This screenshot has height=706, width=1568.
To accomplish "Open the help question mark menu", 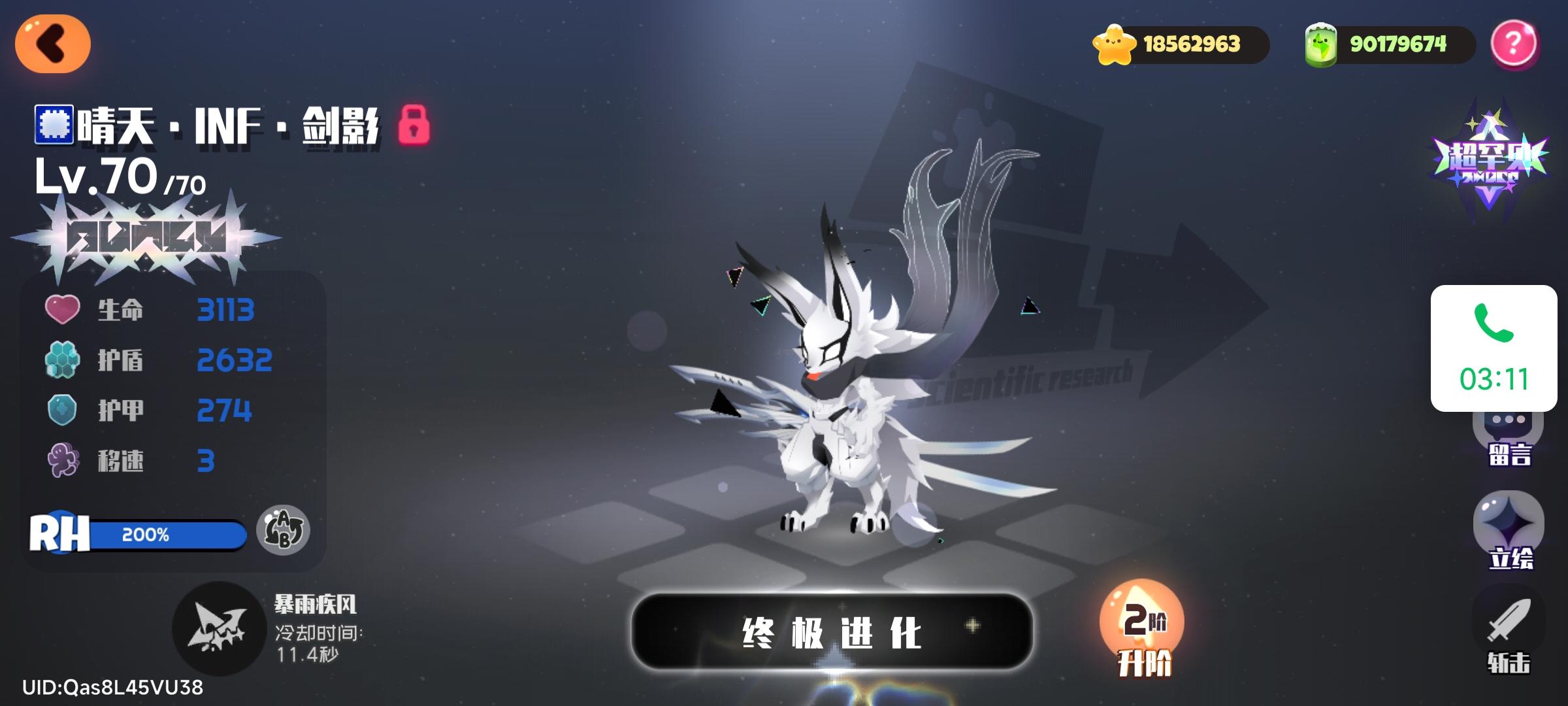I will (x=1514, y=44).
